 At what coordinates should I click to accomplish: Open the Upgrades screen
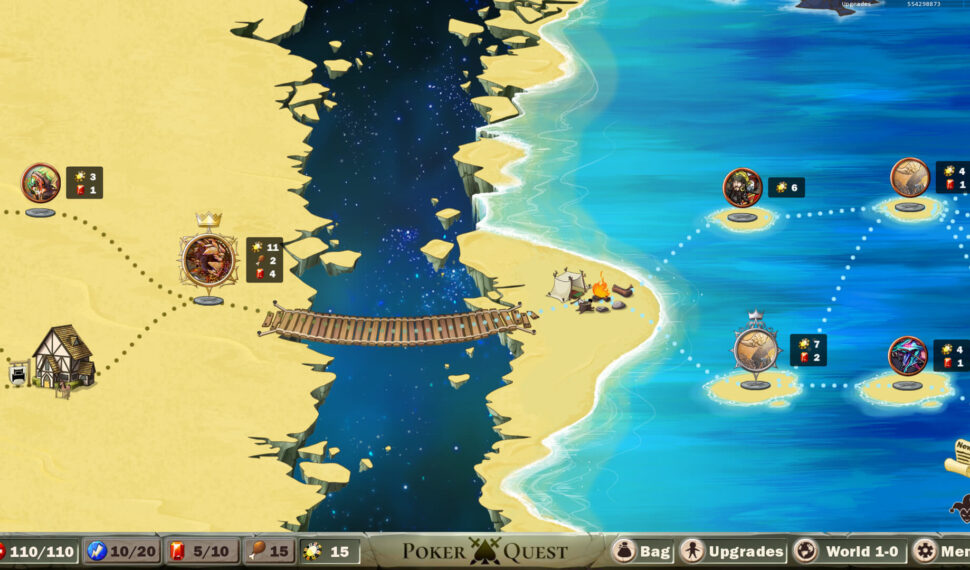pyautogui.click(x=732, y=551)
